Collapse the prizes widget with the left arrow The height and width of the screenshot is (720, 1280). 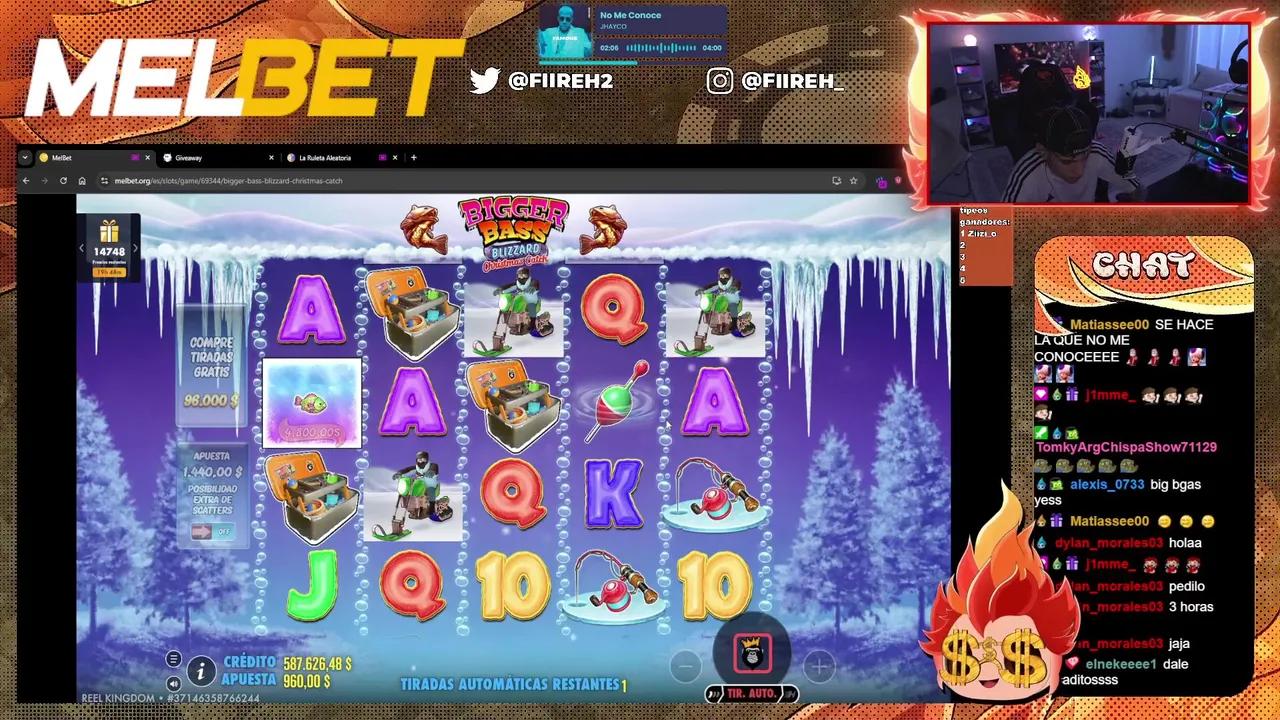point(81,248)
